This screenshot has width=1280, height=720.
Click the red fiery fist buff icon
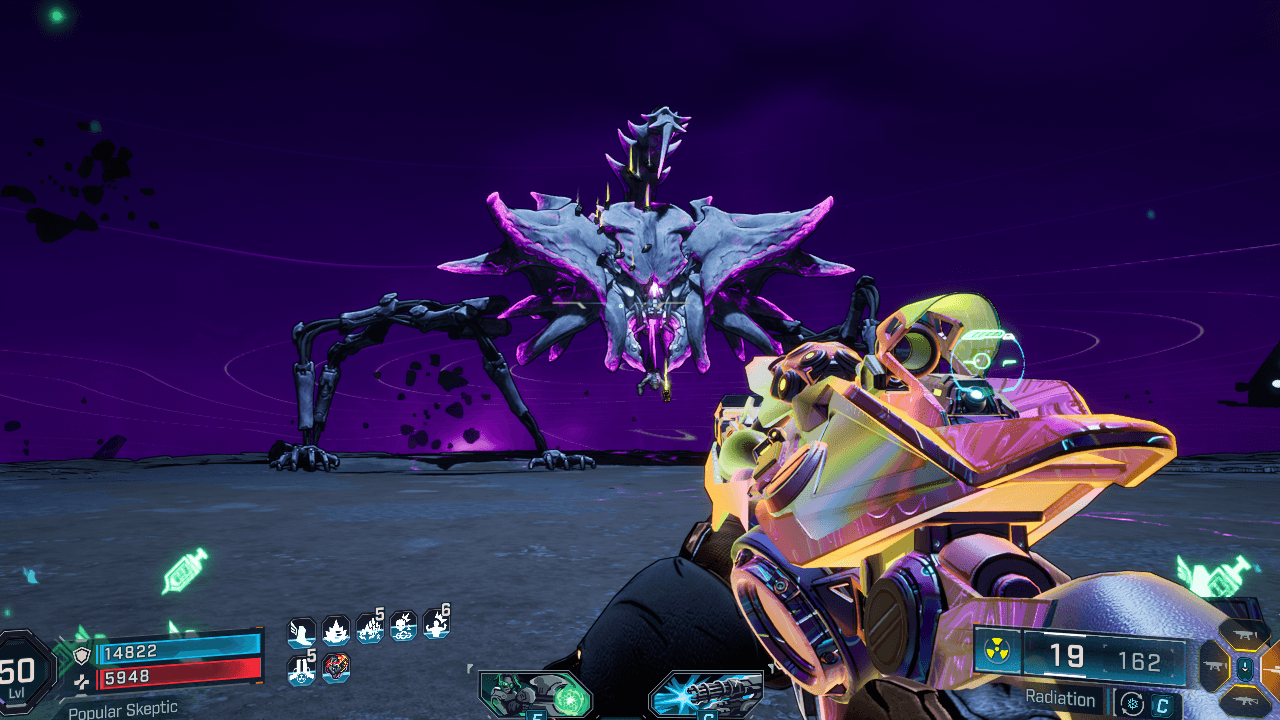336,667
